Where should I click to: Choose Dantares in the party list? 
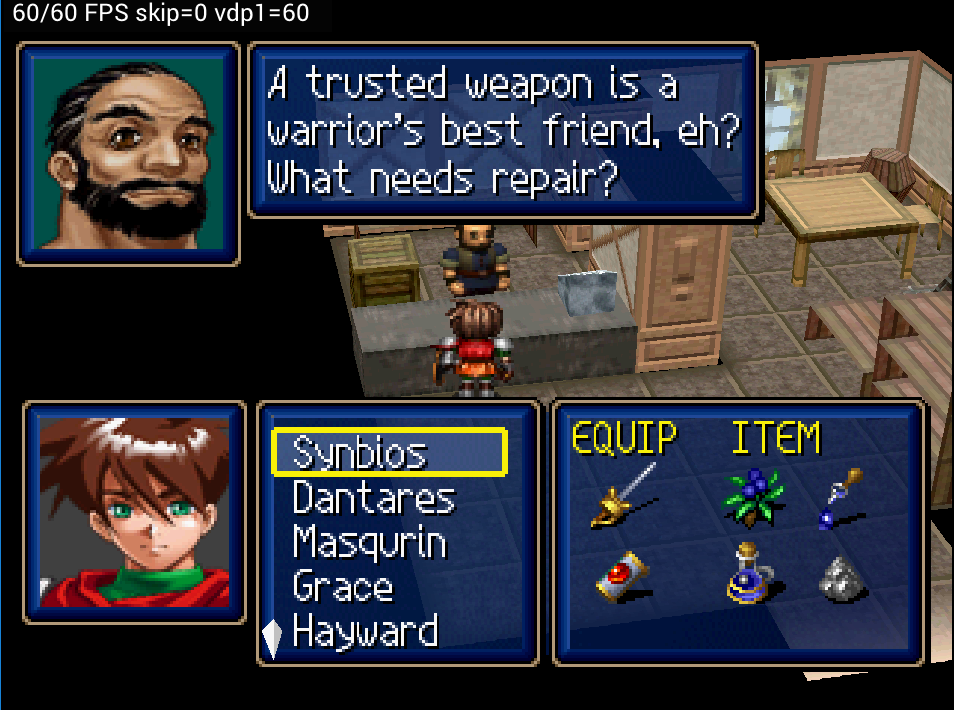(373, 498)
